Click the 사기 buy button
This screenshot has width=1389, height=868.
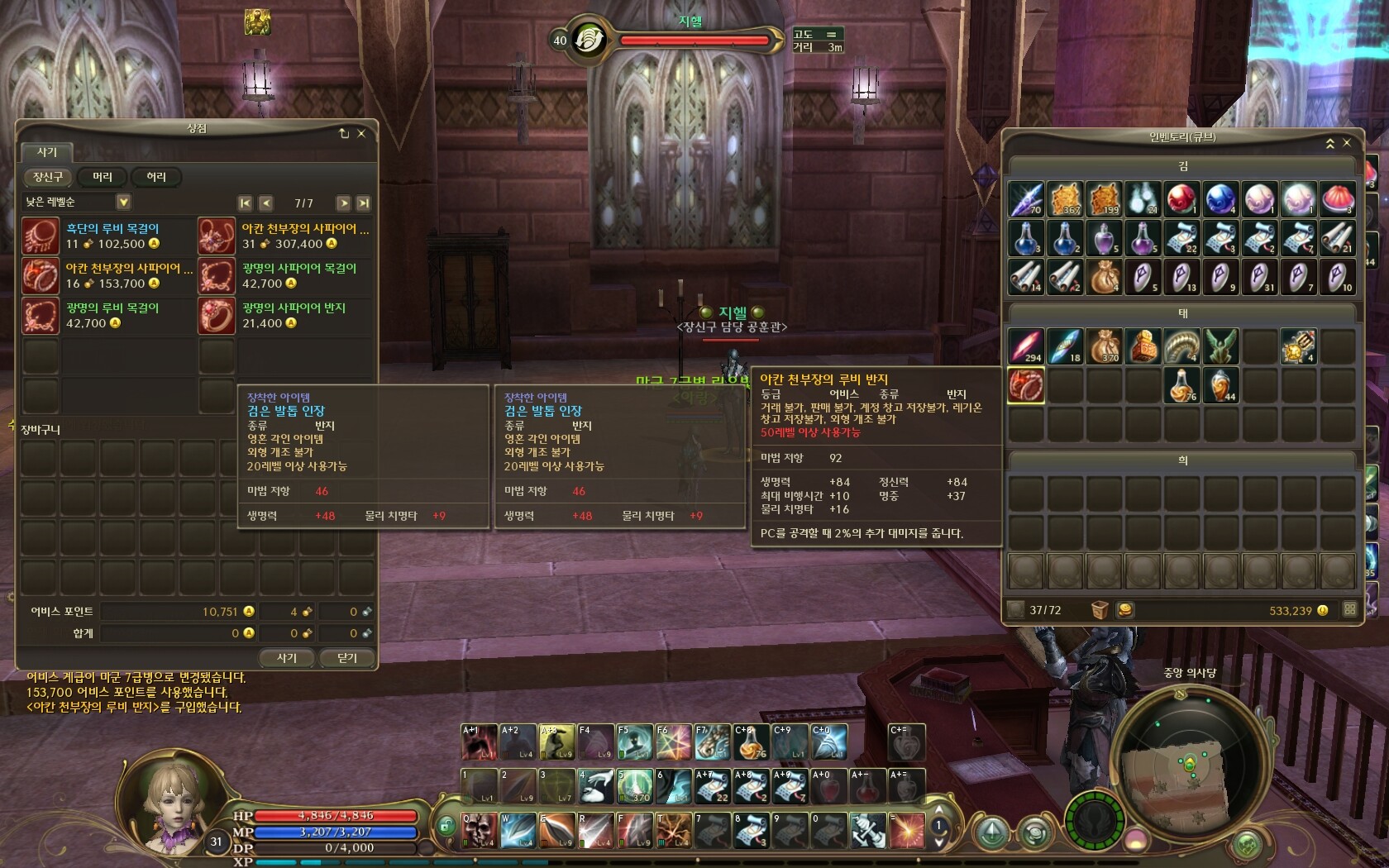pyautogui.click(x=286, y=658)
